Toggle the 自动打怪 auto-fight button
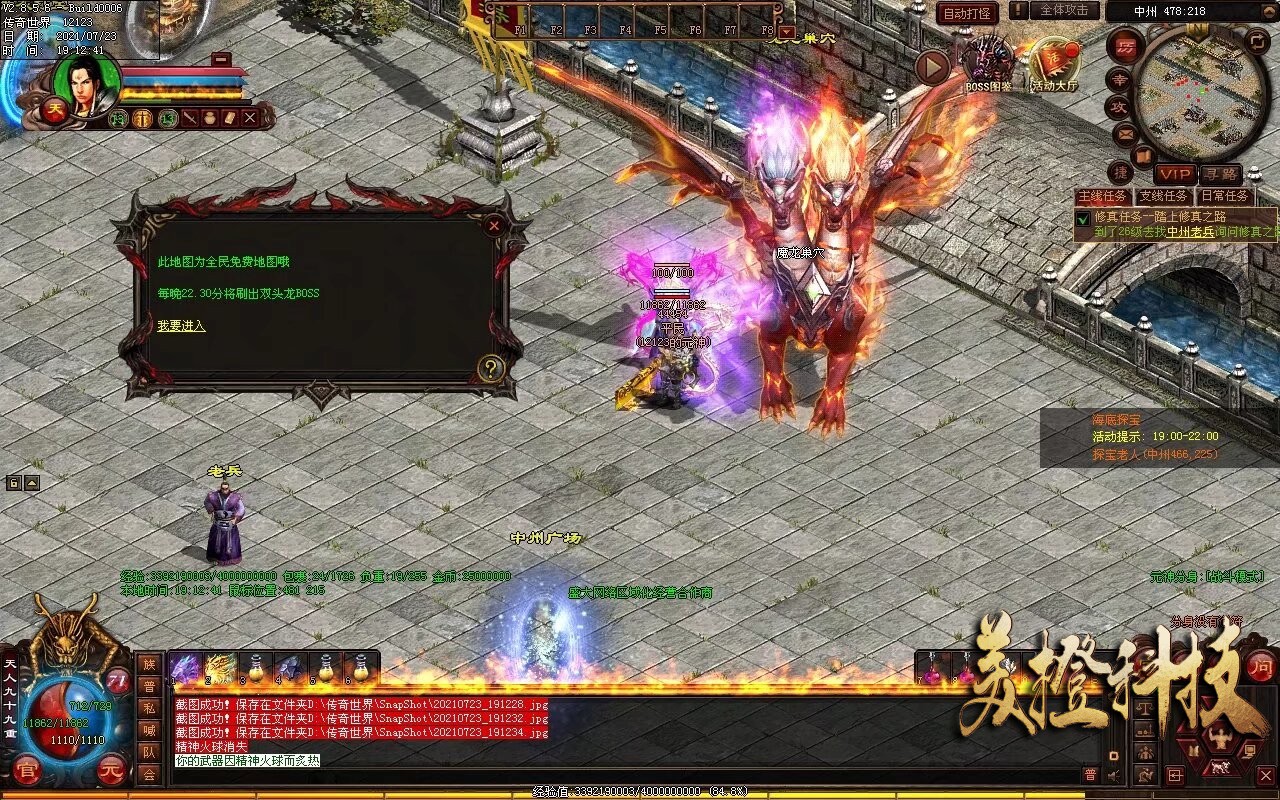Image resolution: width=1280 pixels, height=800 pixels. (968, 13)
